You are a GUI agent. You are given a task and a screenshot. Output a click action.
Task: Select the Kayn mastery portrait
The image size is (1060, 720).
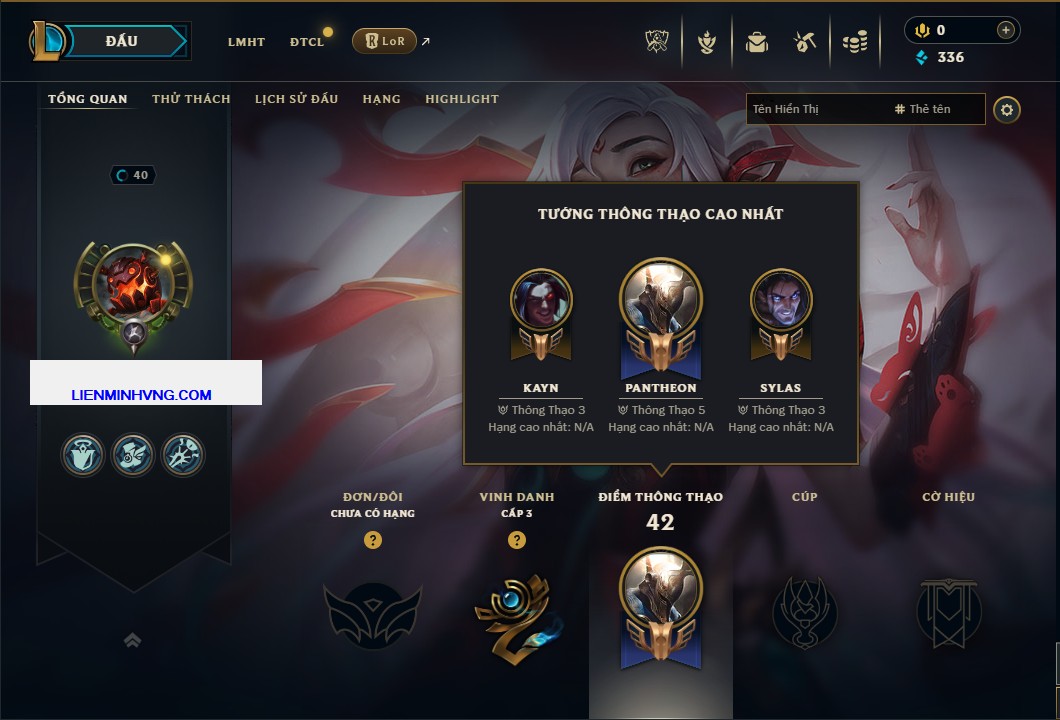541,301
